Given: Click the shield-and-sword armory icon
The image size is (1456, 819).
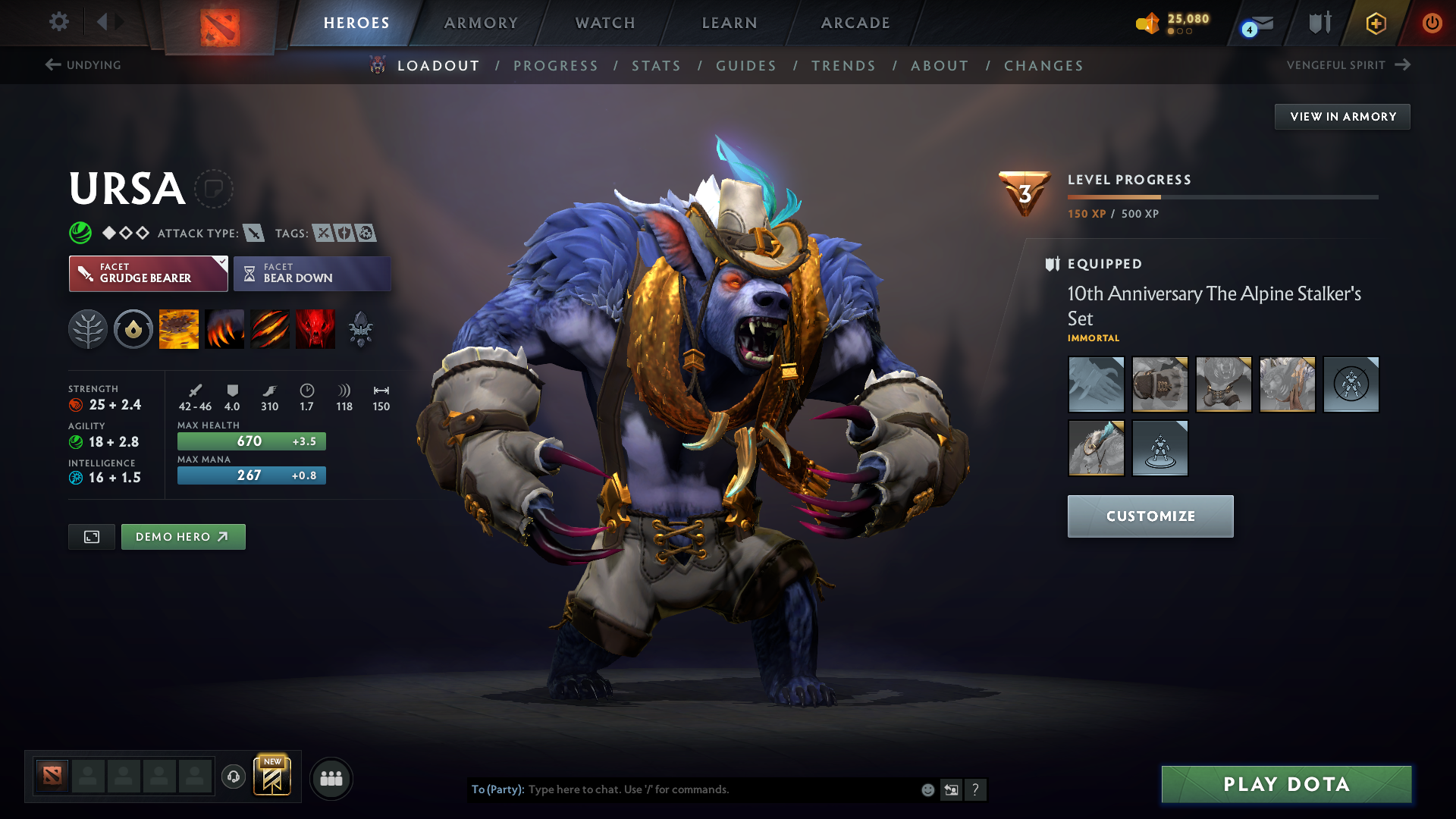Looking at the screenshot, I should [x=1319, y=23].
